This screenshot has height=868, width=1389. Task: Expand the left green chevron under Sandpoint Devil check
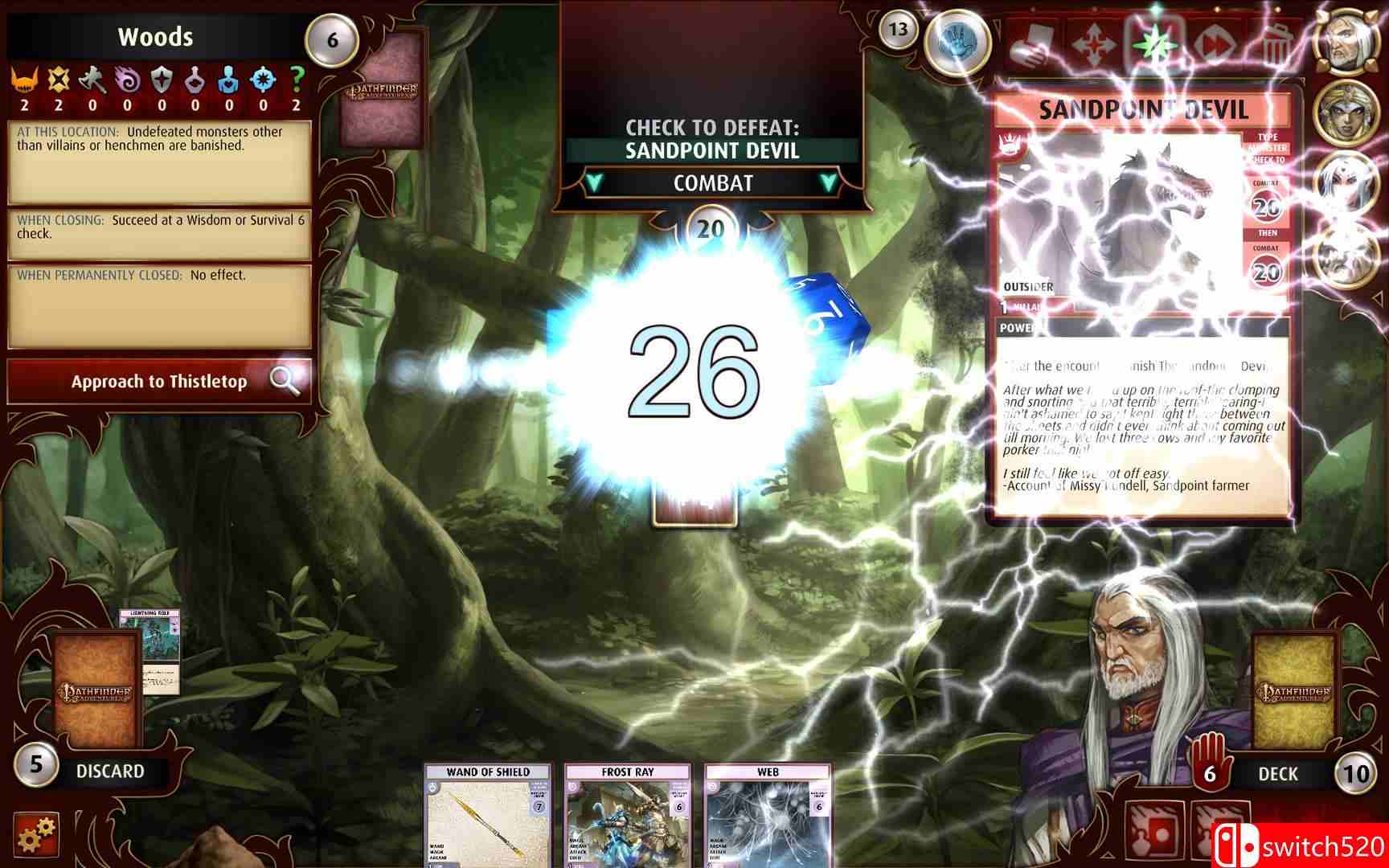(595, 183)
